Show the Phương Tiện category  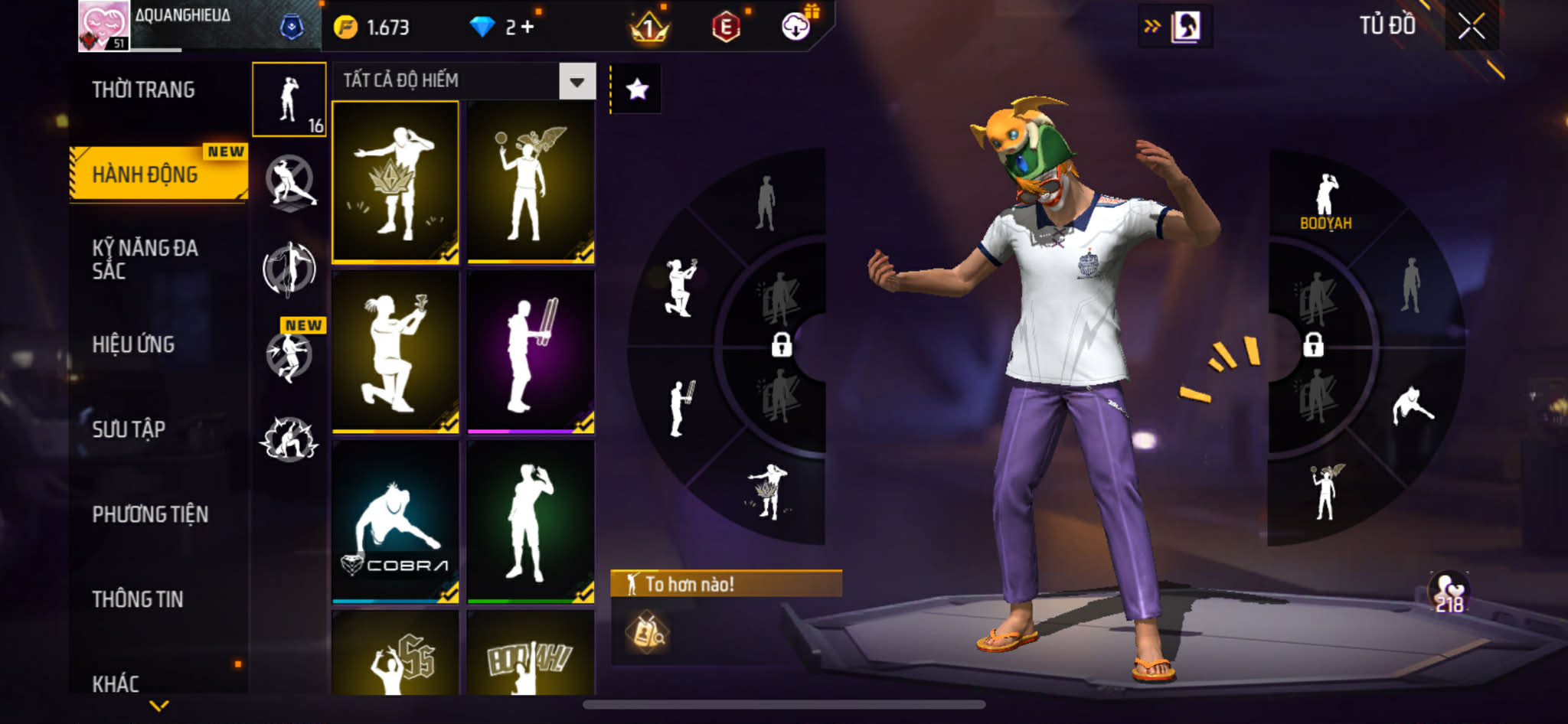150,514
